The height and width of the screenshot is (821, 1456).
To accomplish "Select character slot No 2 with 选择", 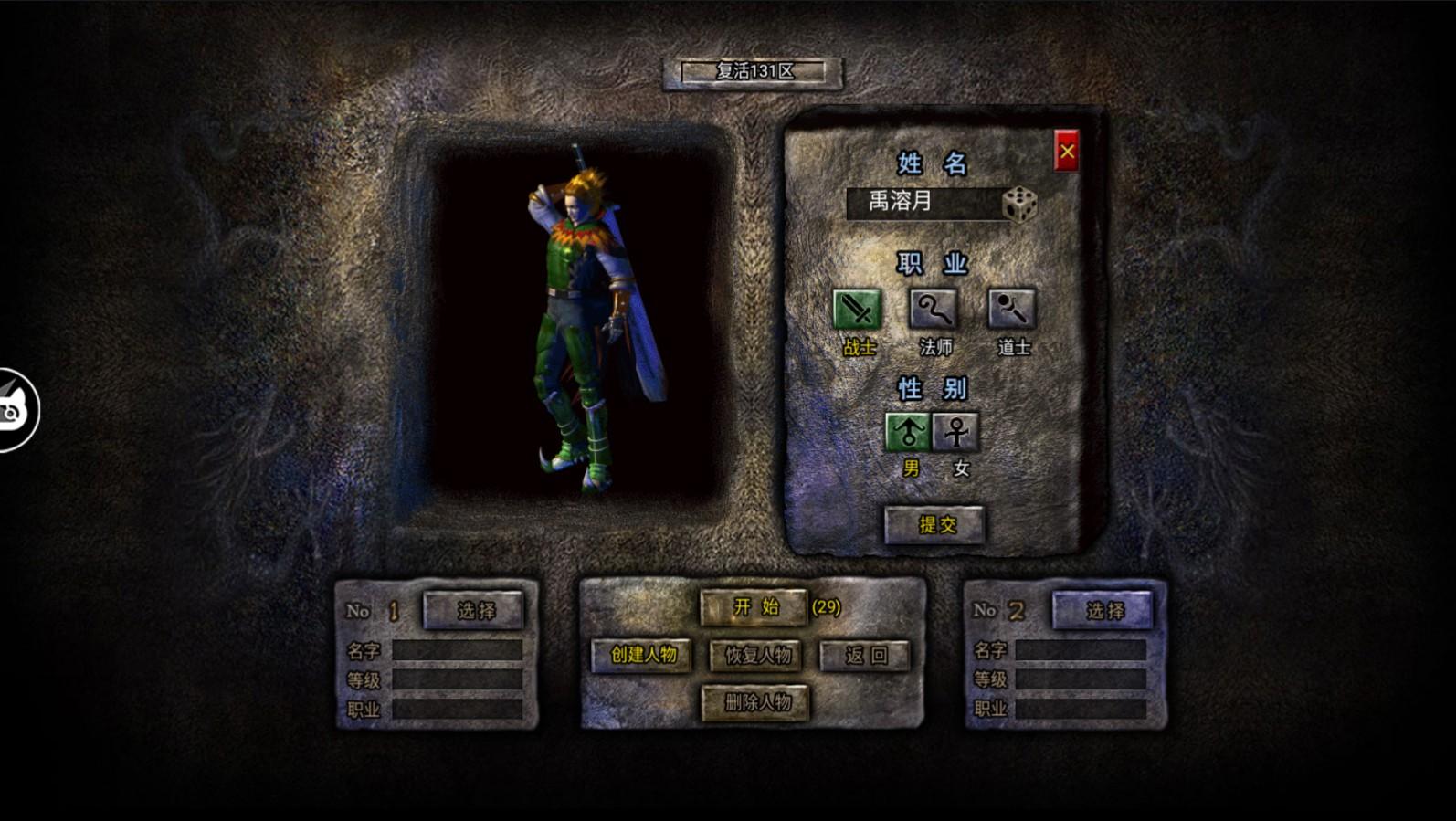I will [1103, 610].
